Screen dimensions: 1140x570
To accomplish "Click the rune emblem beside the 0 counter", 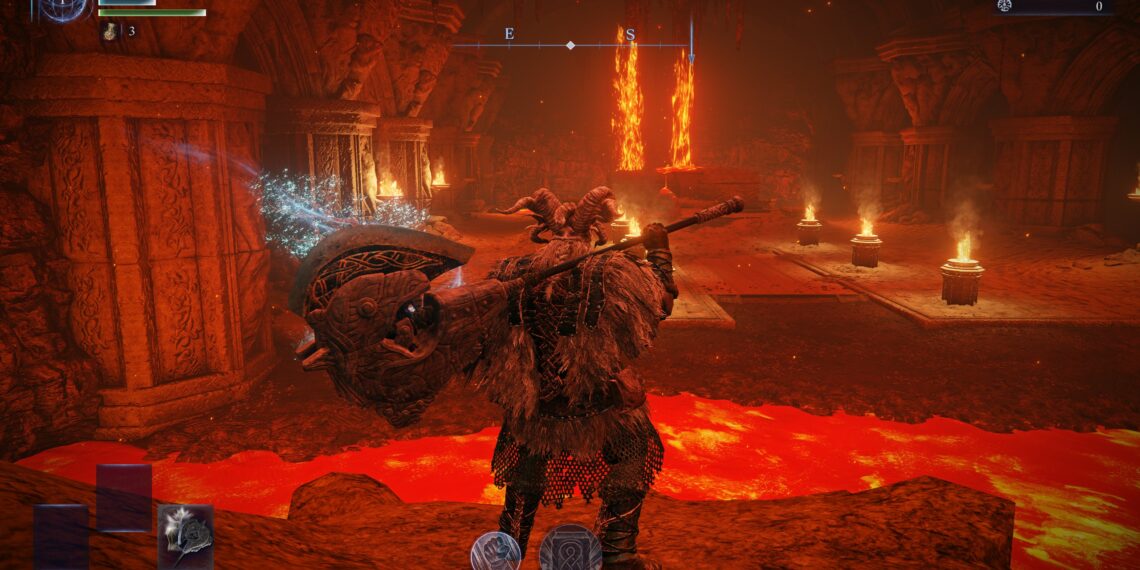I will [x=1004, y=6].
